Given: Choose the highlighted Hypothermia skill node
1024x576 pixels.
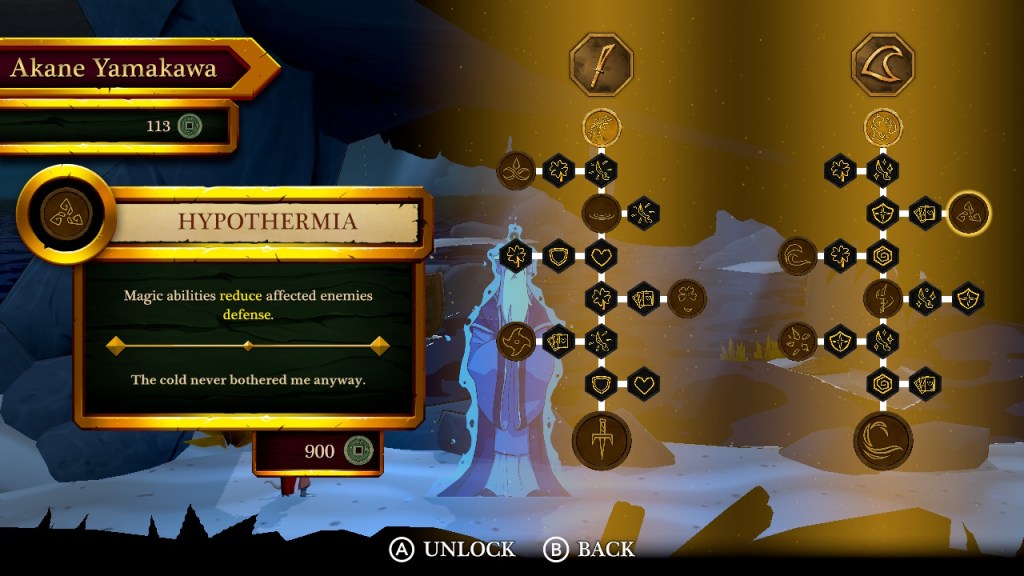Looking at the screenshot, I should pos(969,212).
